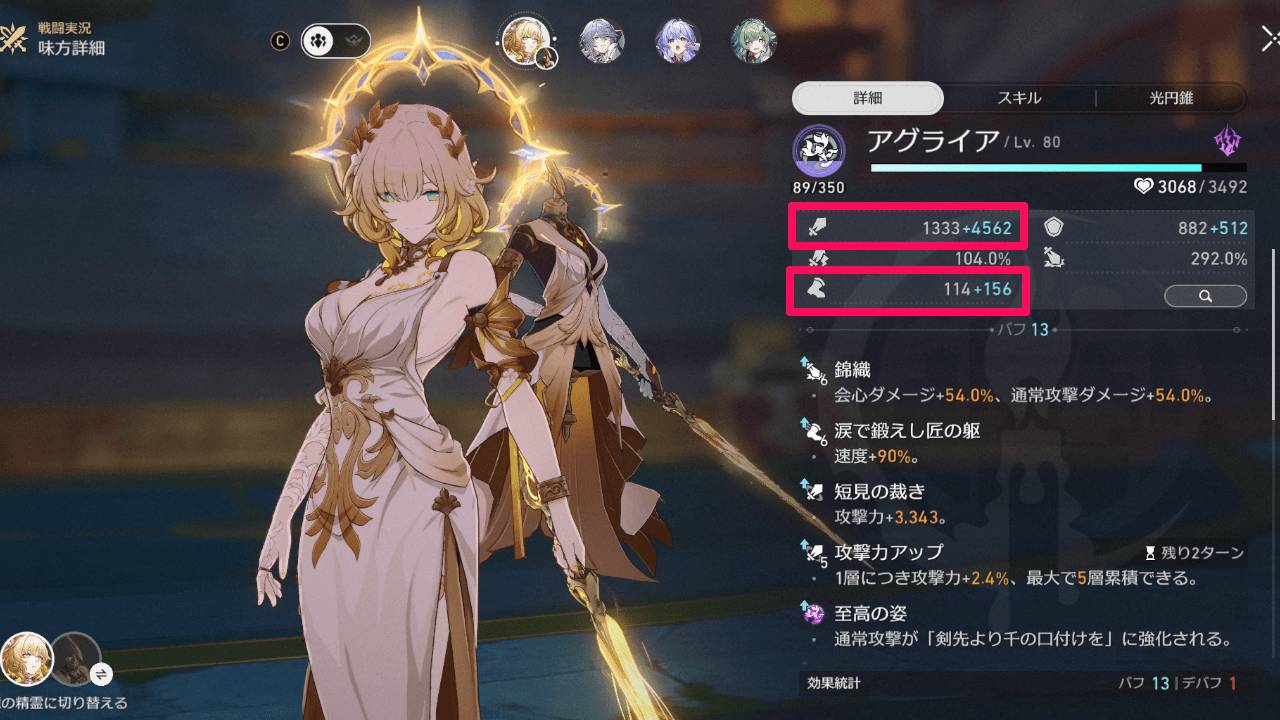This screenshot has height=720, width=1280.
Task: Select the 詳細 tab
Action: (x=867, y=98)
